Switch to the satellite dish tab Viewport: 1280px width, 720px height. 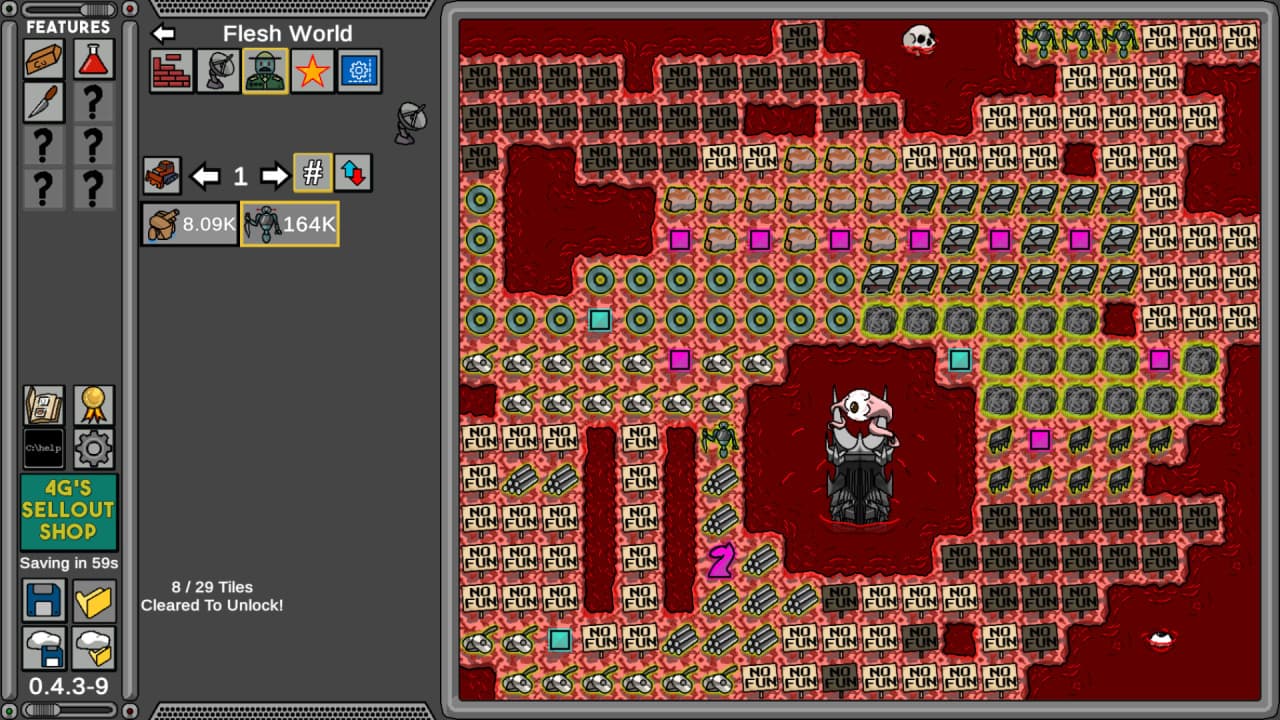(218, 71)
